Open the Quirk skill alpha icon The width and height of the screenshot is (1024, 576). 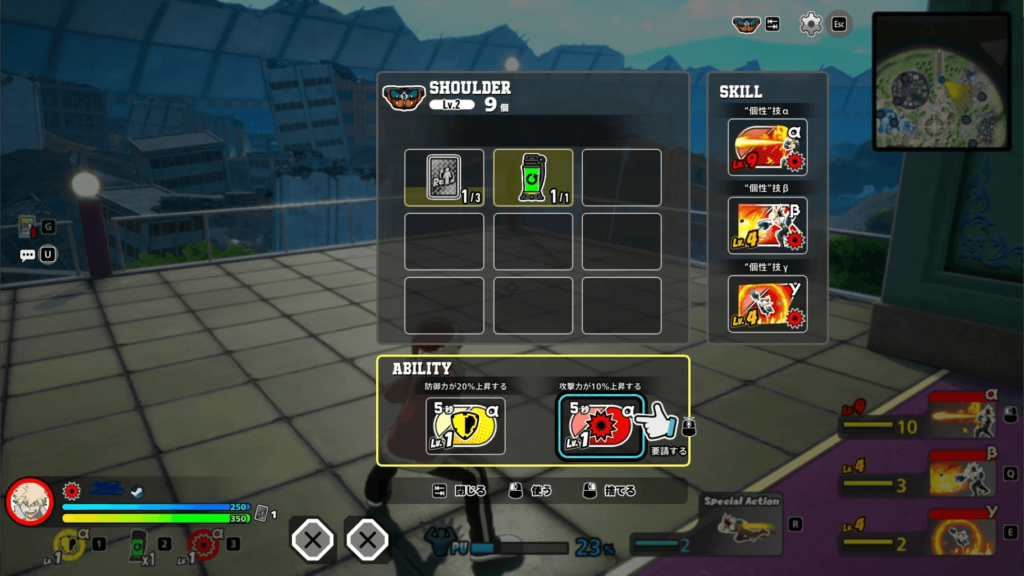(x=767, y=147)
